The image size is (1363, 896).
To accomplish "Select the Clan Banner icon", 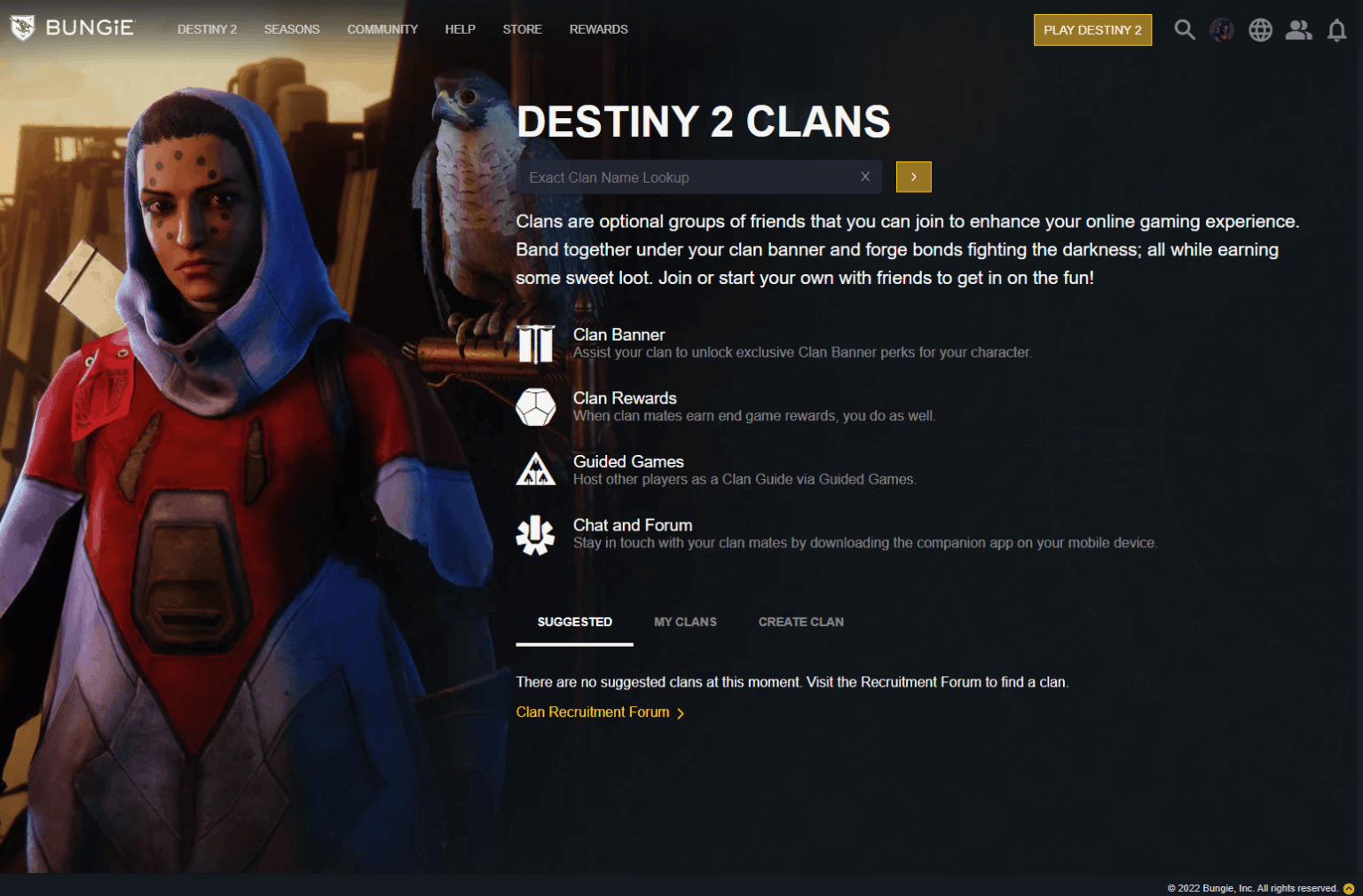I will click(x=536, y=343).
